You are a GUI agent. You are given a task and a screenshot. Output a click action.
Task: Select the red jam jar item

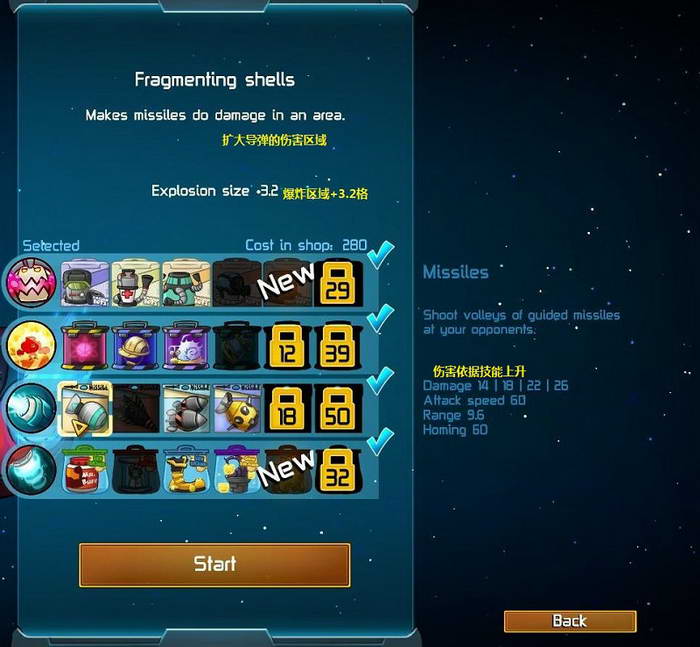84,470
